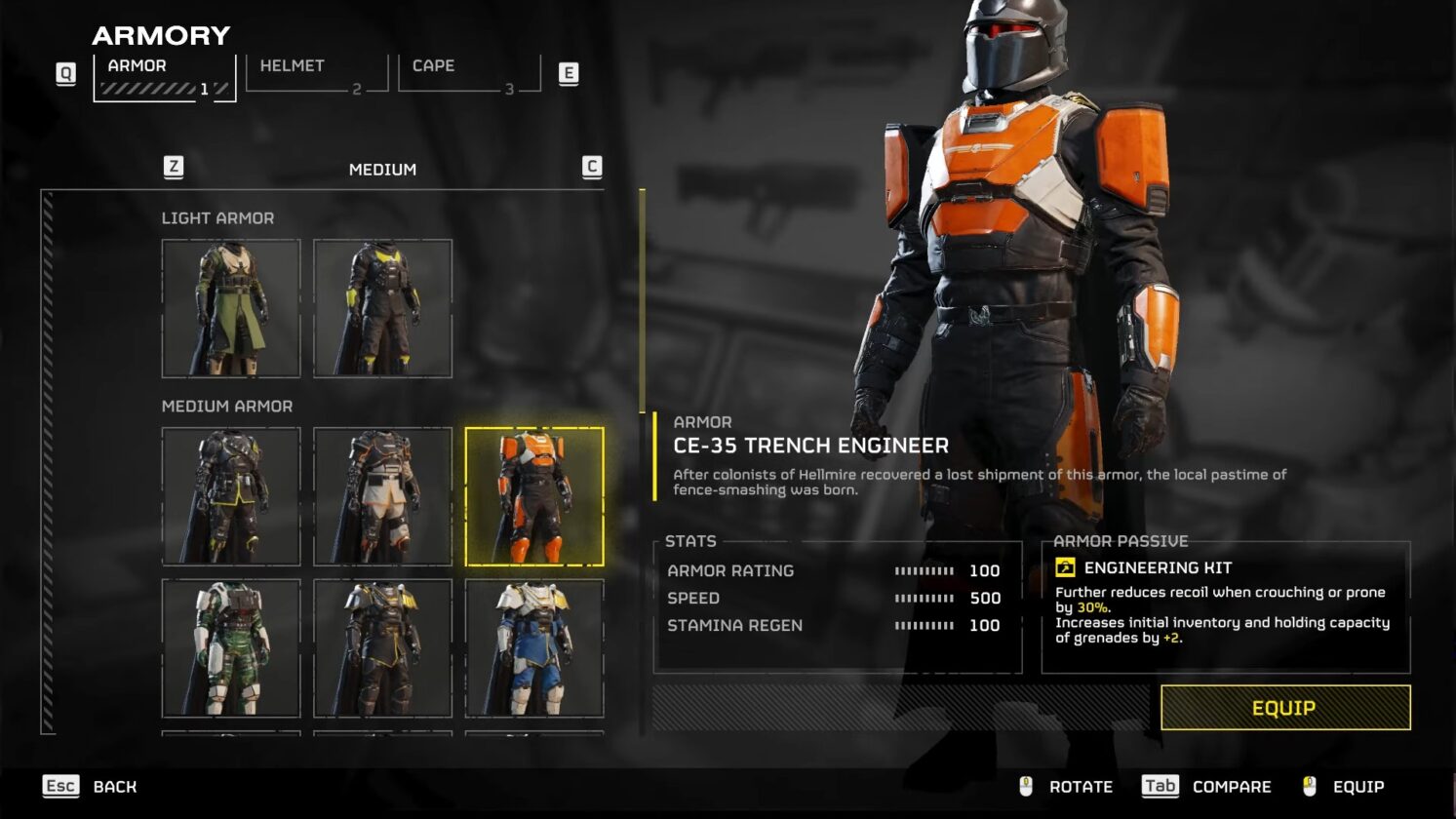Screen dimensions: 1456x819
Task: Select the black and yellow light armor
Action: [x=382, y=308]
